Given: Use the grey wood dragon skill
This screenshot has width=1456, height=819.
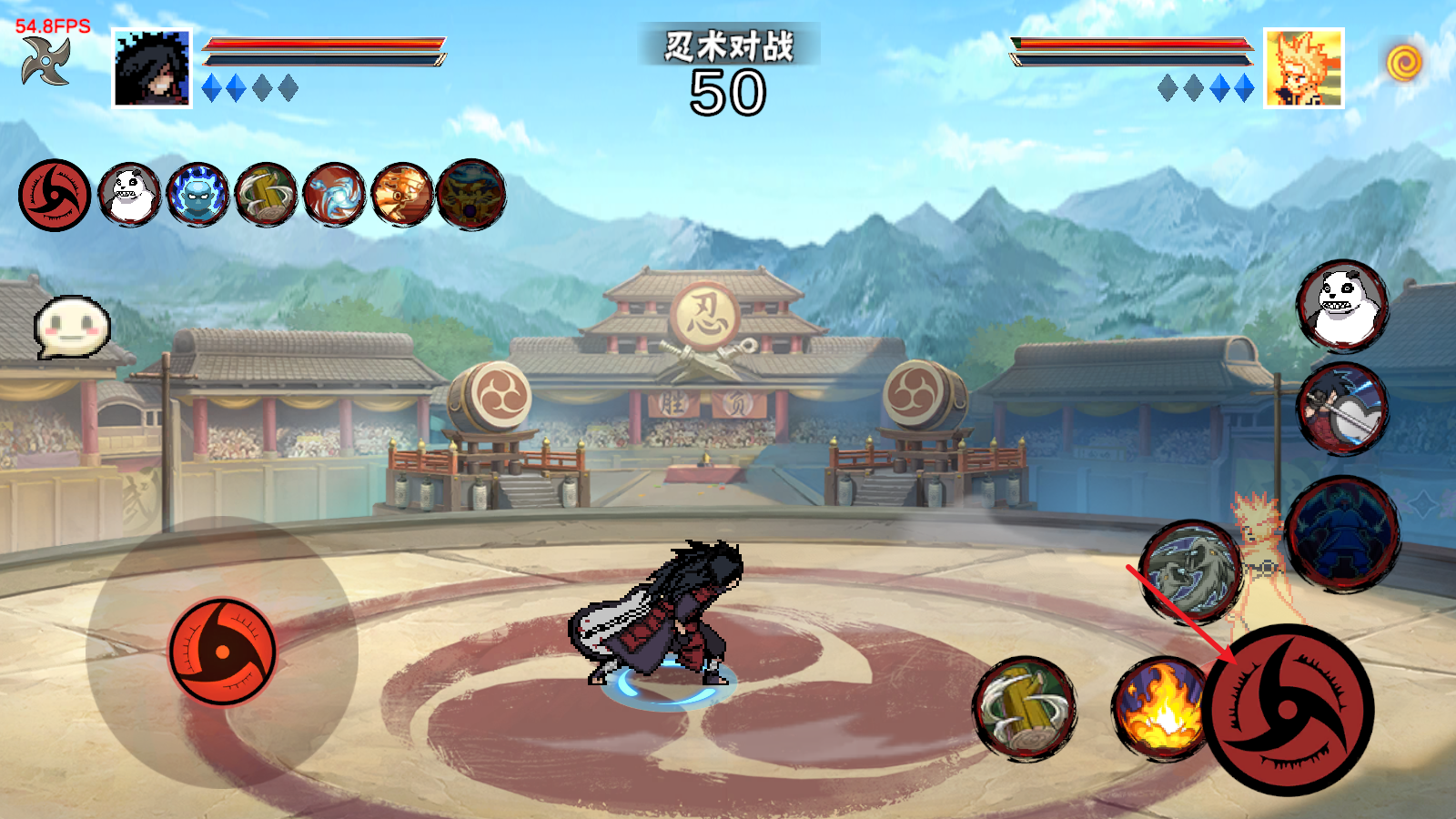Looking at the screenshot, I should pos(1190,571).
